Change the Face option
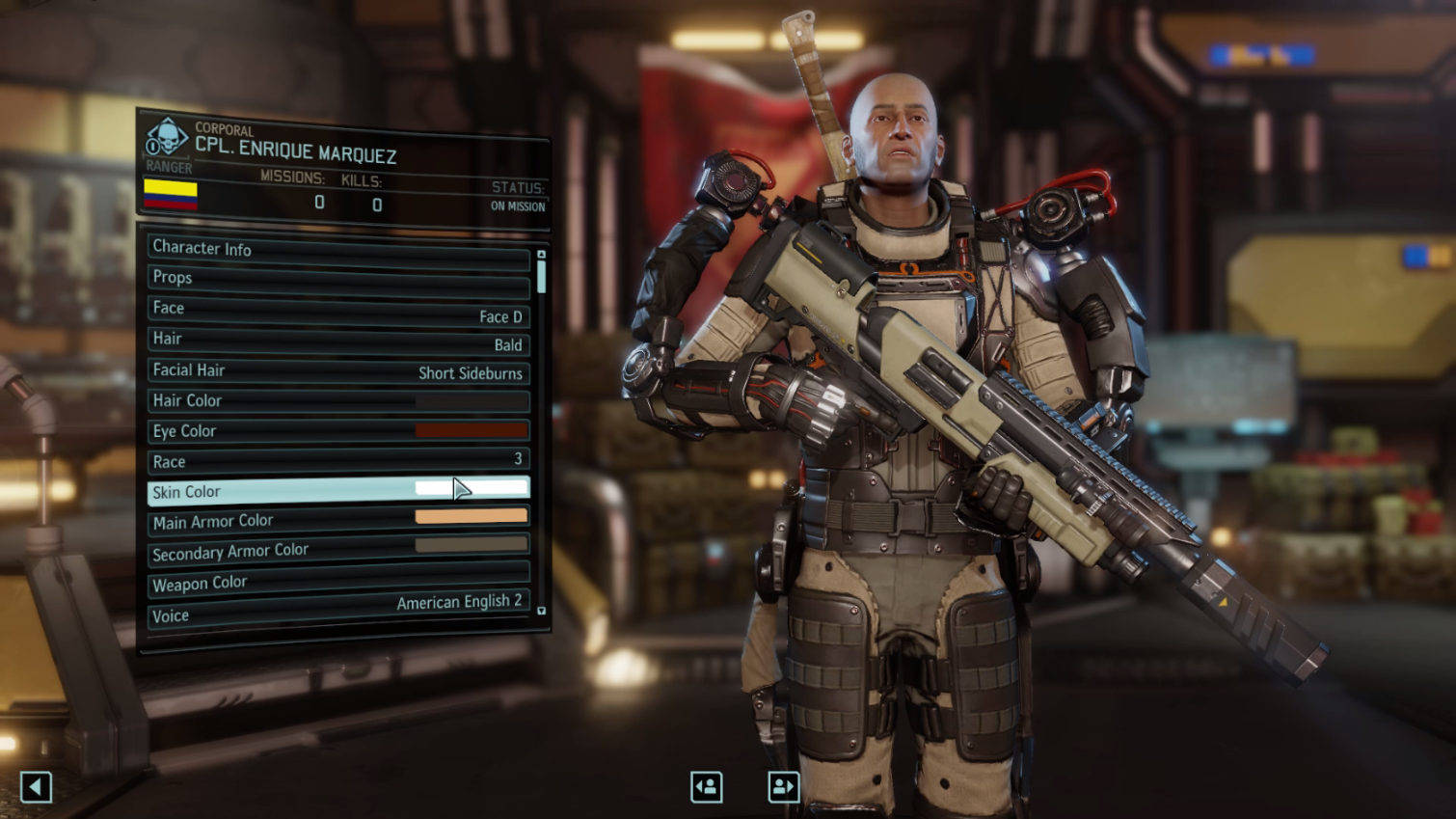The image size is (1456, 819). [x=337, y=311]
